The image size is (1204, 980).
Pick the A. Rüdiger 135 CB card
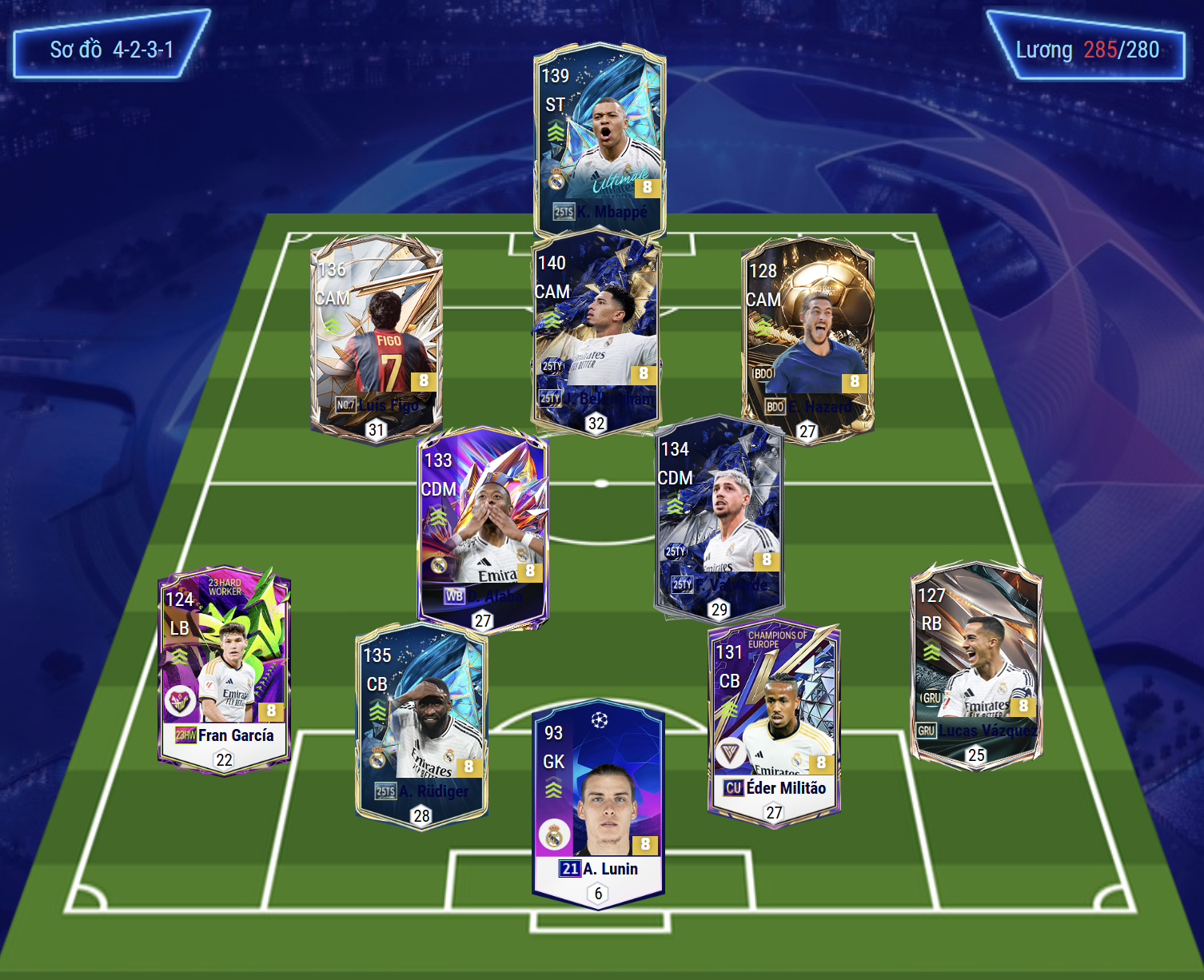(421, 723)
